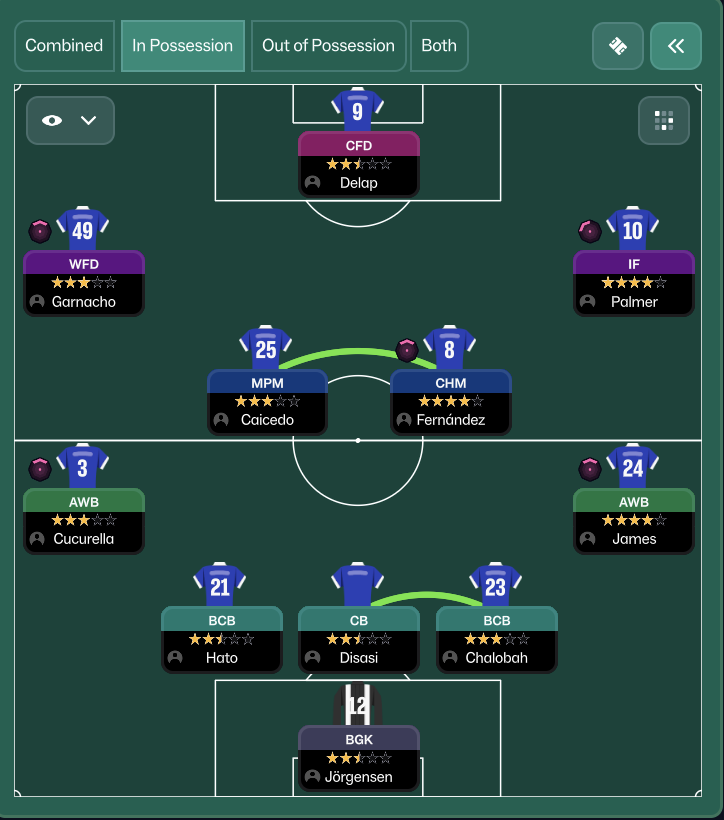Show the Both formations view
The height and width of the screenshot is (820, 724).
pyautogui.click(x=439, y=46)
